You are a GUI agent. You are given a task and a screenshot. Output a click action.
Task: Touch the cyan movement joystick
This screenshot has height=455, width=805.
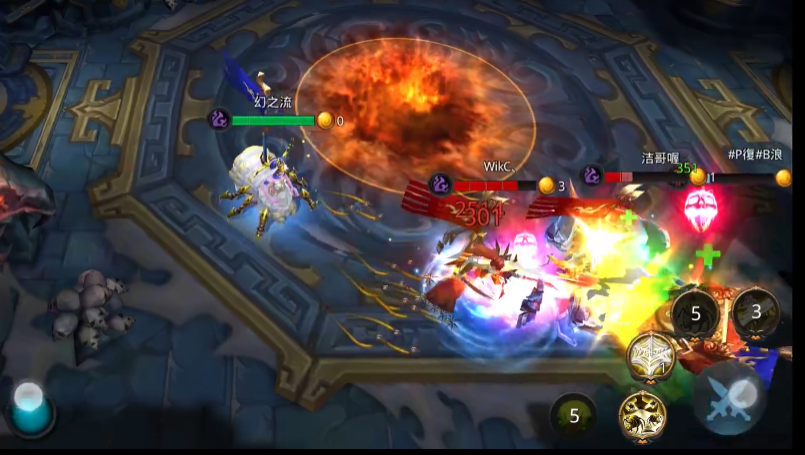(32, 408)
